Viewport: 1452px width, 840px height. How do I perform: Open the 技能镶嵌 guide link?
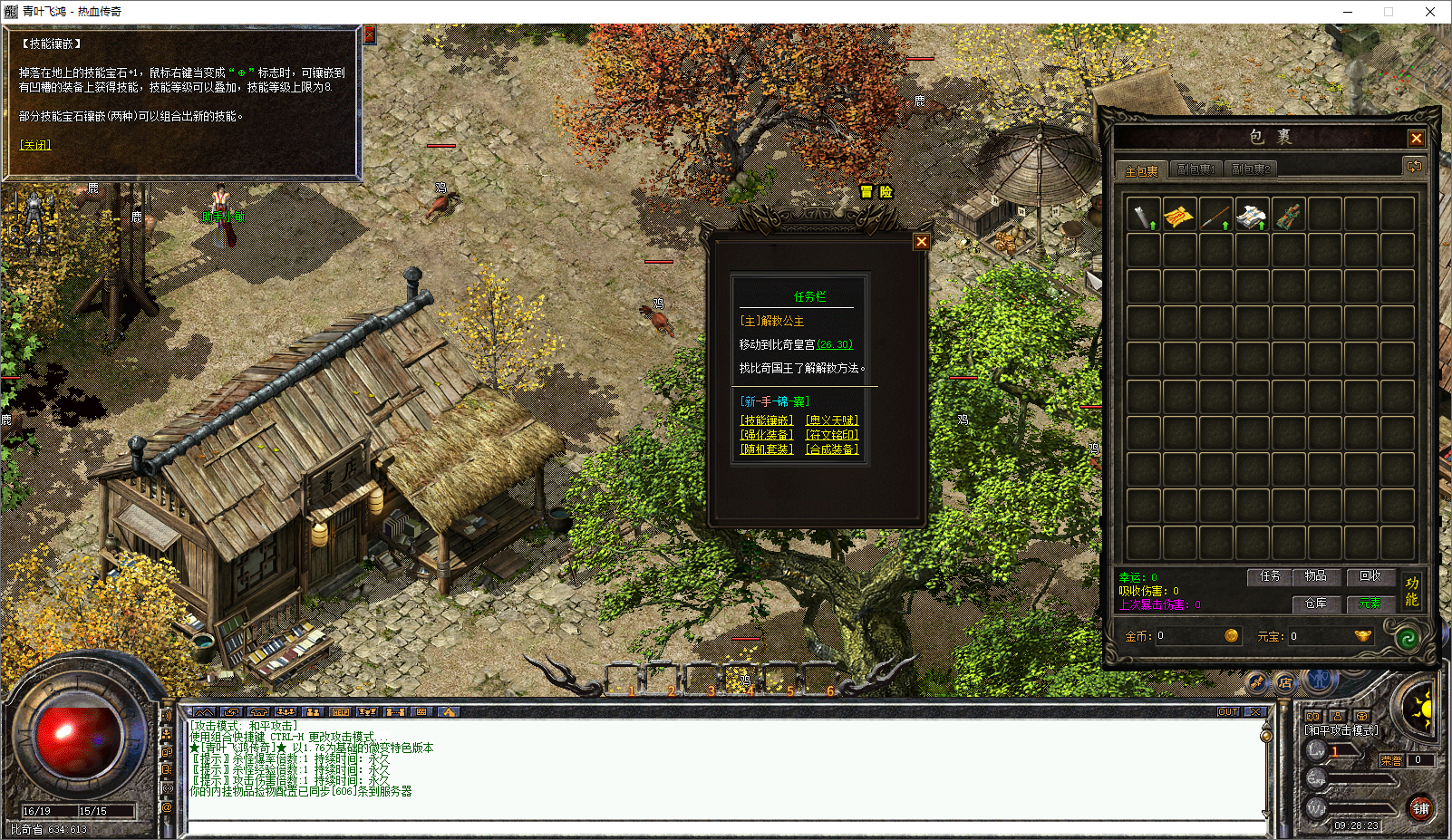tap(767, 420)
